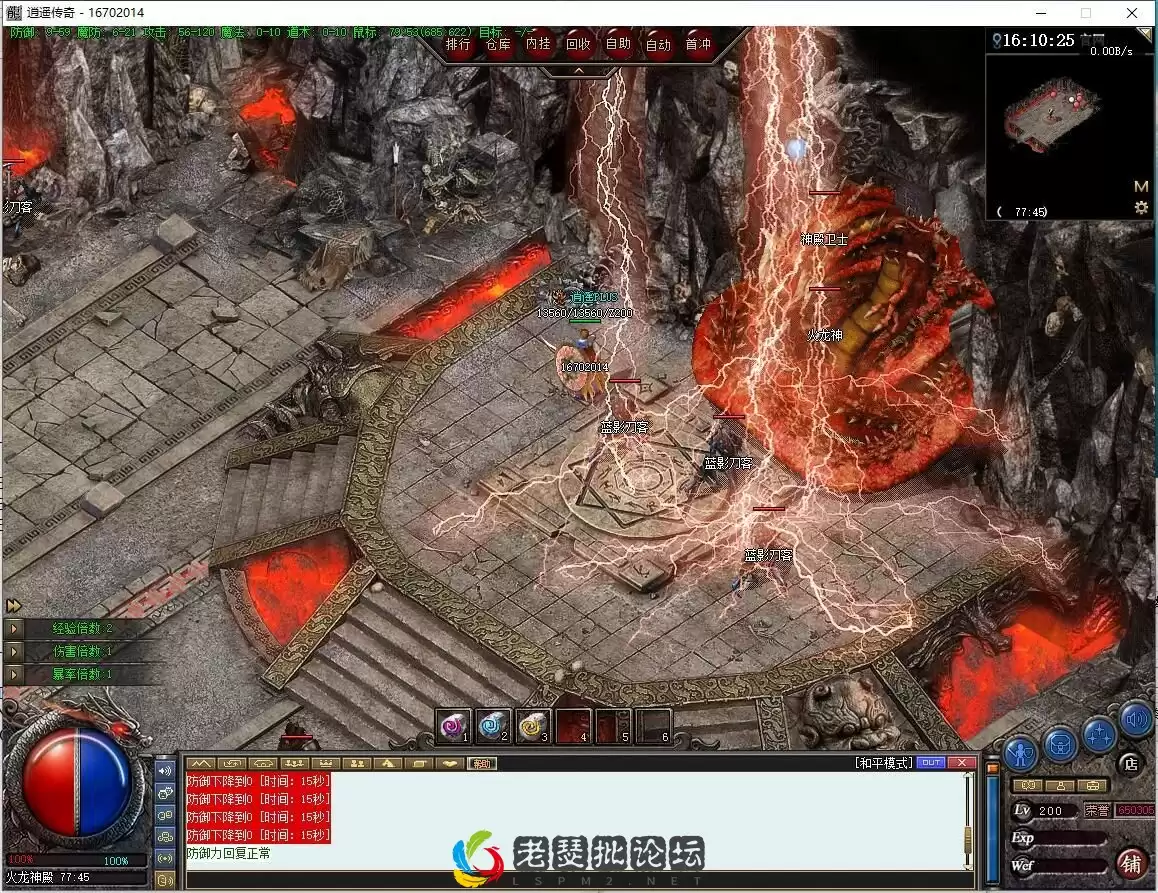Open the 内挂 assist settings
Image resolution: width=1158 pixels, height=893 pixels.
point(538,44)
